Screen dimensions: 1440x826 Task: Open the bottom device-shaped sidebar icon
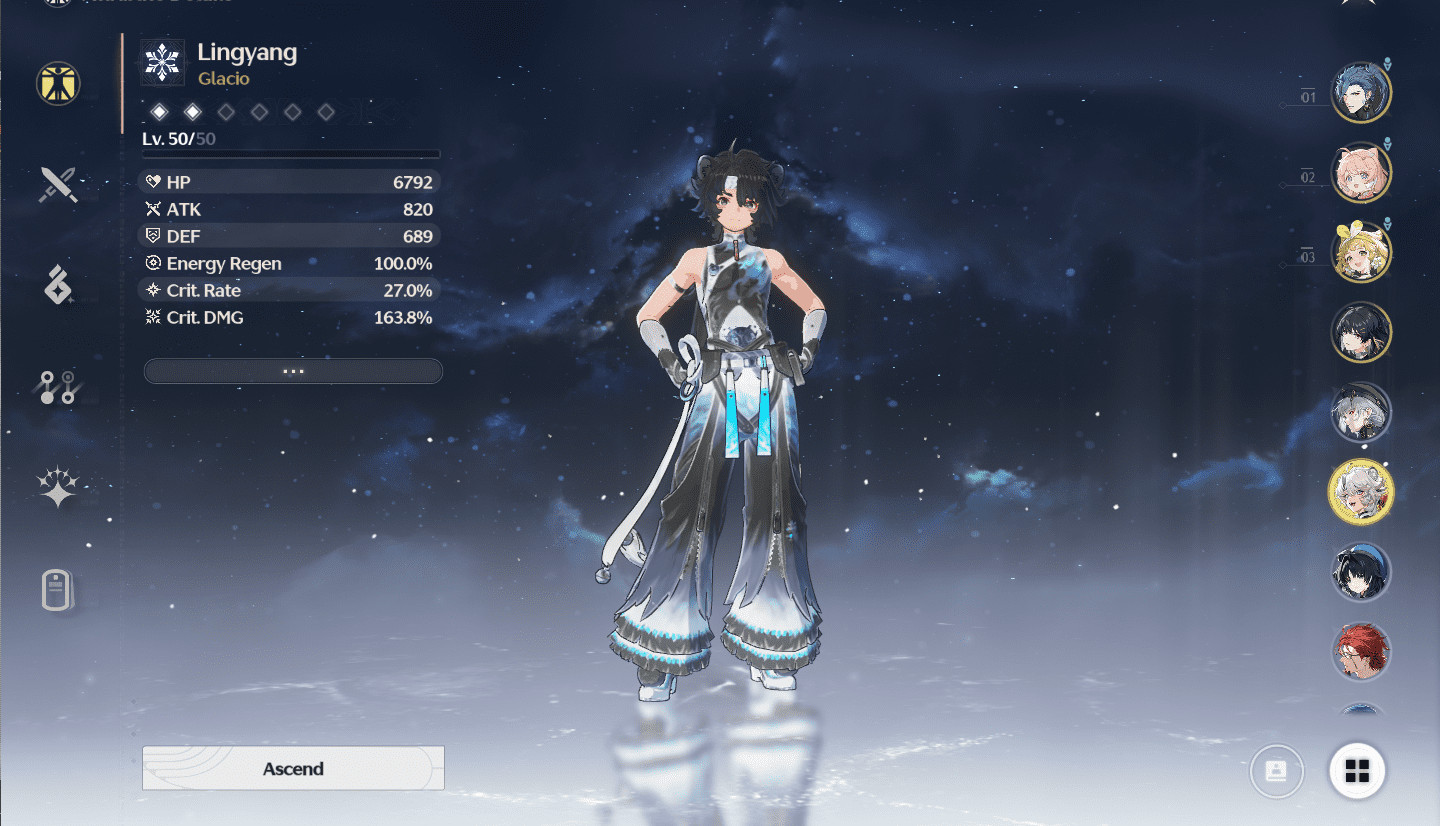(57, 590)
